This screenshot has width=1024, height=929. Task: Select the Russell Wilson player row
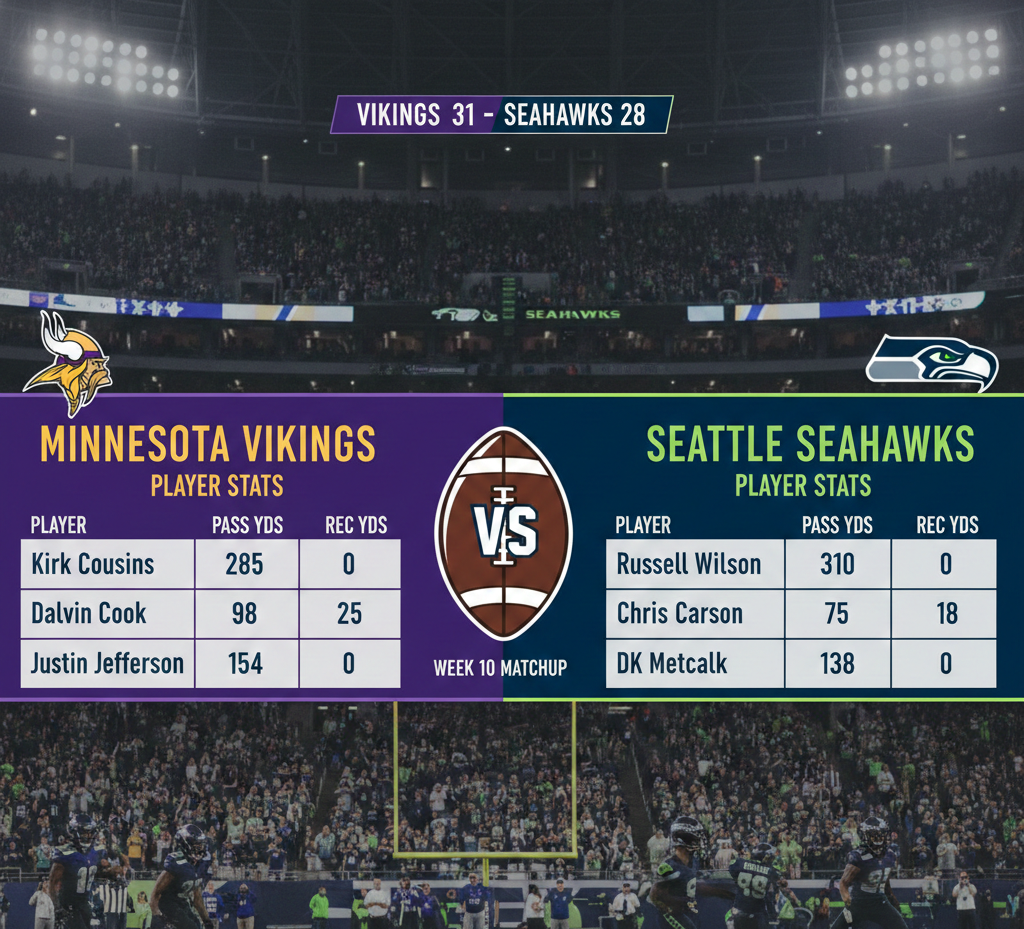click(689, 564)
